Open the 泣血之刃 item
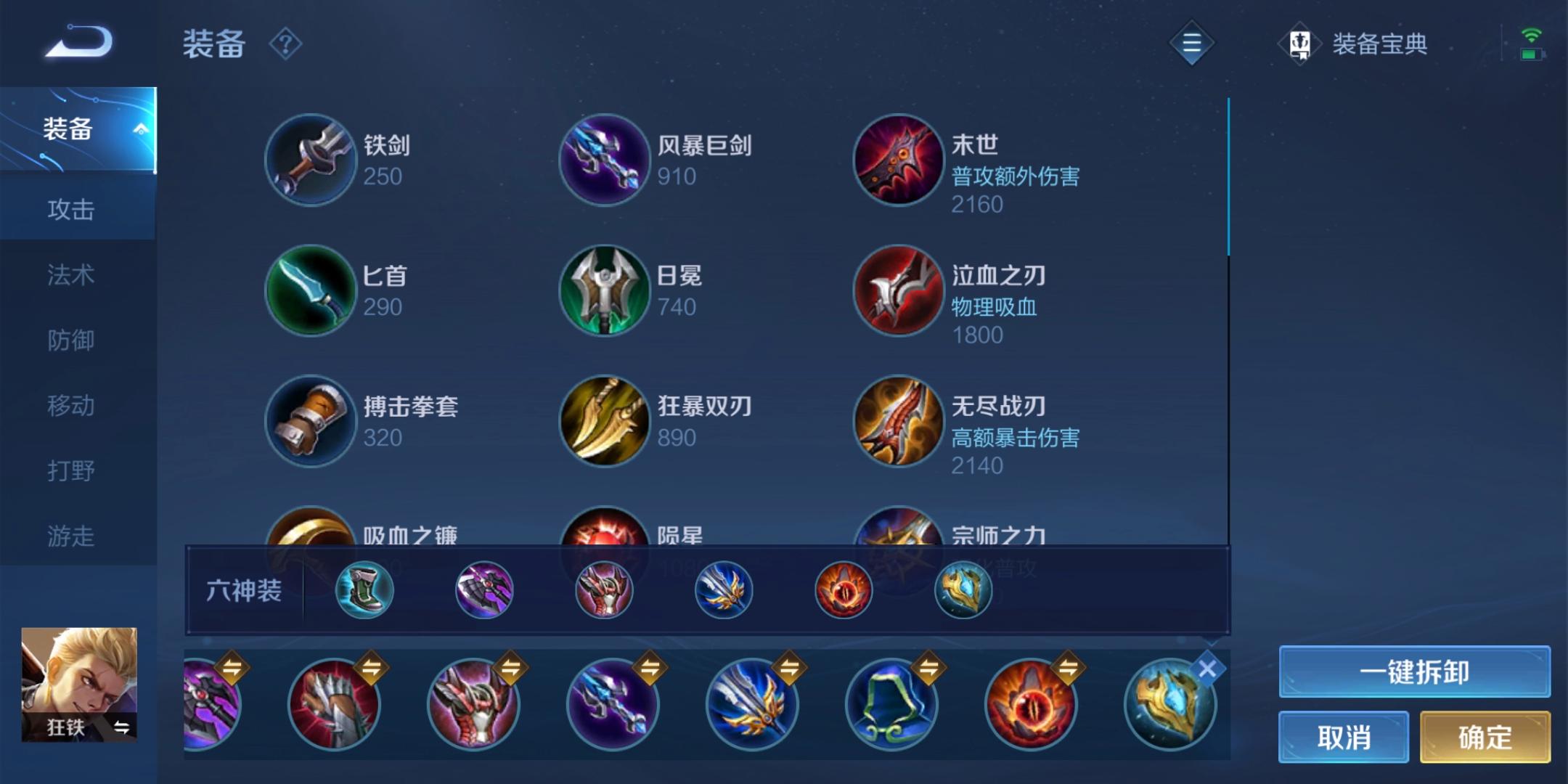The height and width of the screenshot is (784, 1568). click(898, 290)
